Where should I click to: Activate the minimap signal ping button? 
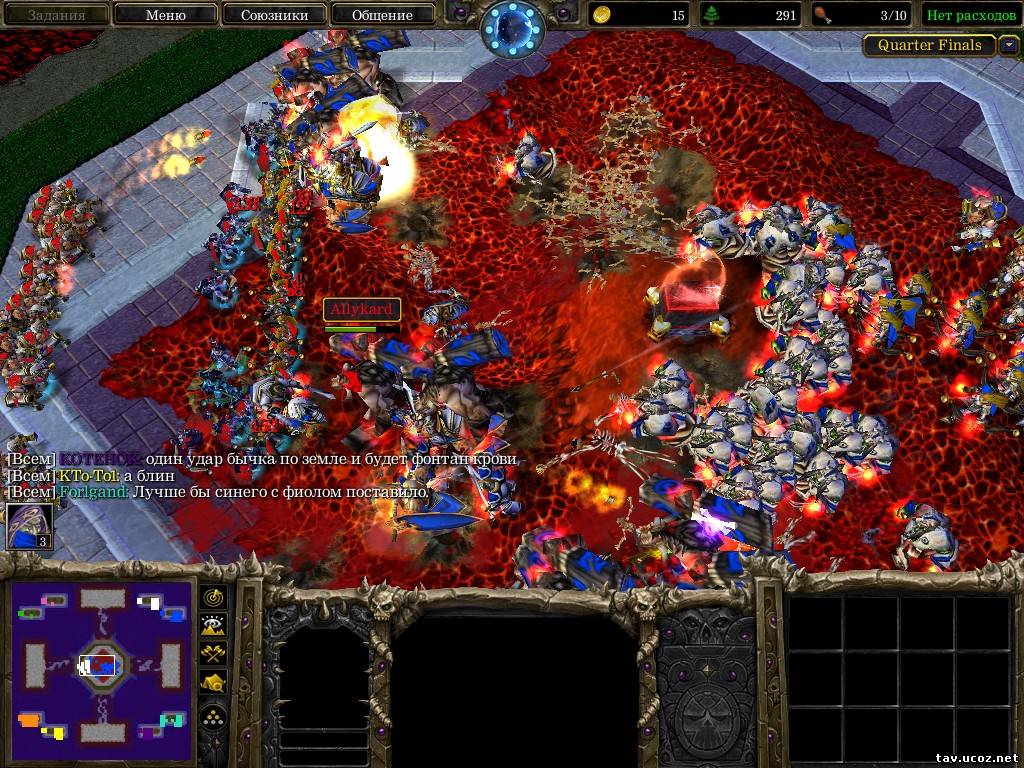[x=214, y=597]
